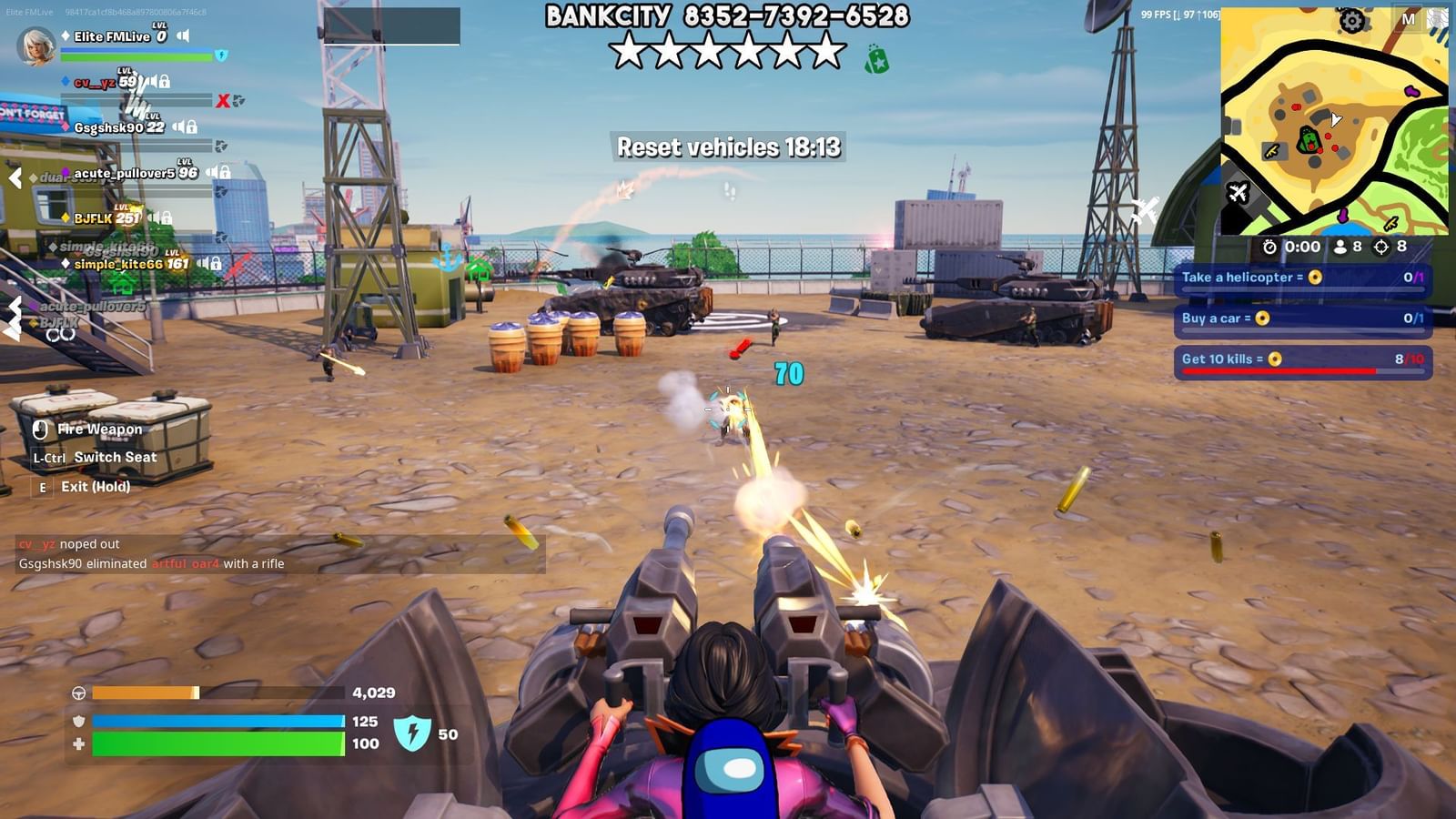Image resolution: width=1456 pixels, height=819 pixels.
Task: Mute simple_kite66's speaker icon
Action: [203, 263]
